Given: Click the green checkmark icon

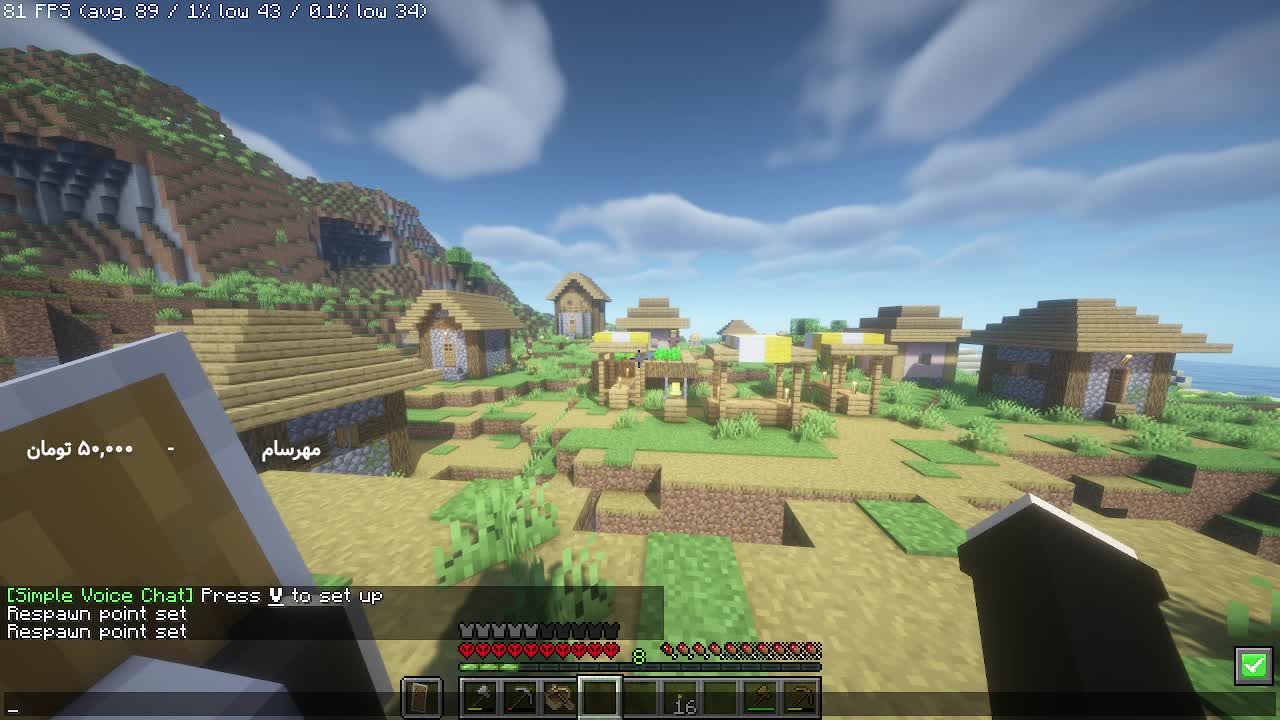Looking at the screenshot, I should point(1254,665).
